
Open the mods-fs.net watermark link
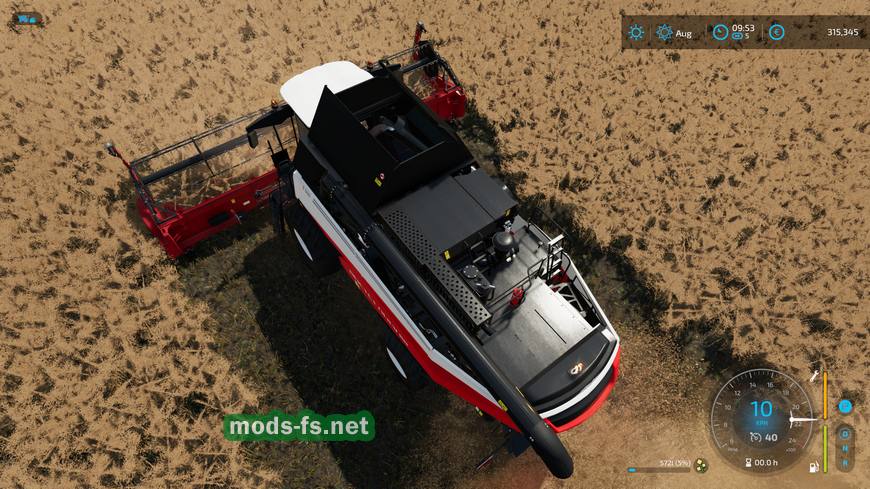pos(298,427)
